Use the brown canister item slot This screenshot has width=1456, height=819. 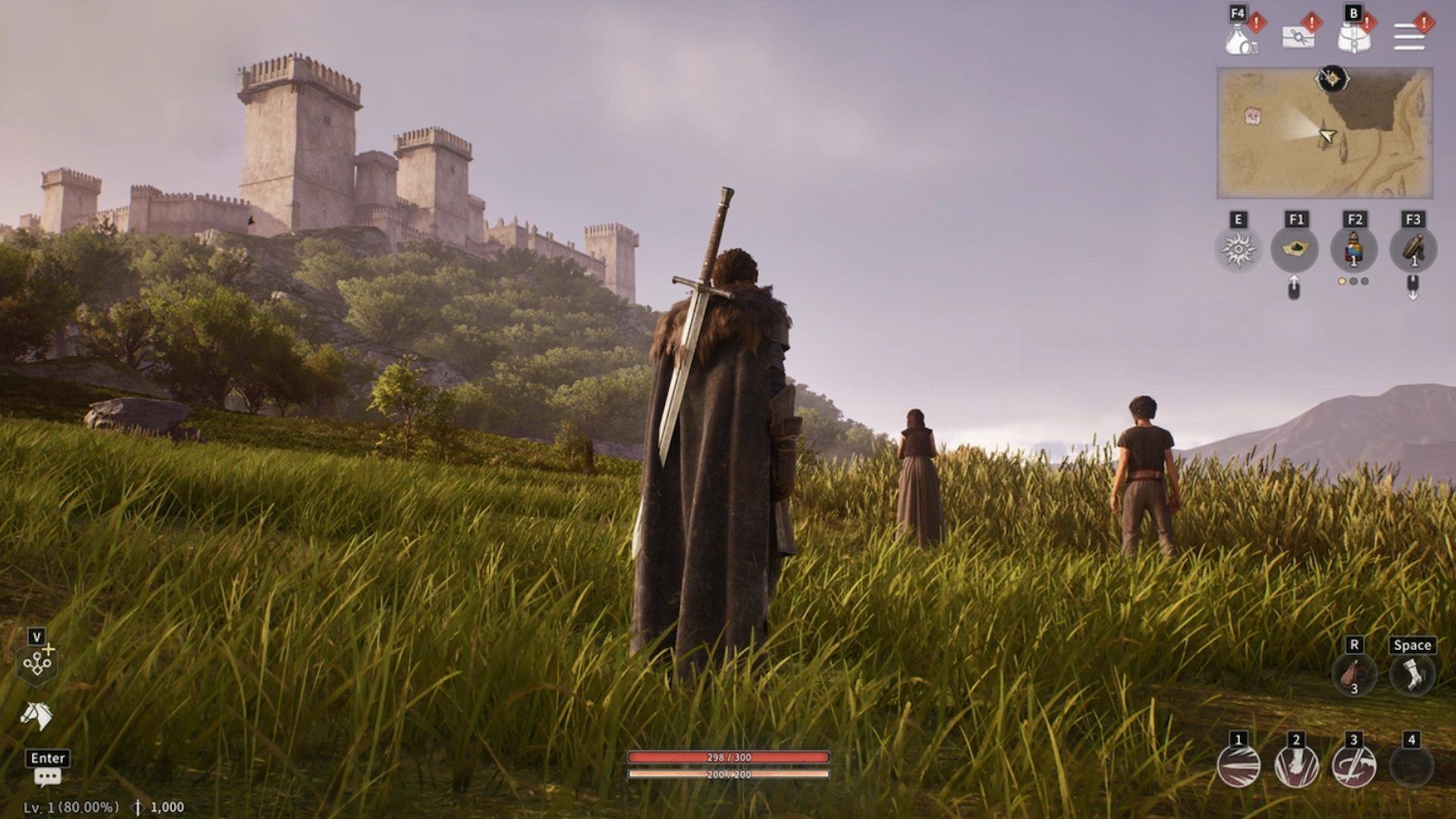pyautogui.click(x=1413, y=249)
